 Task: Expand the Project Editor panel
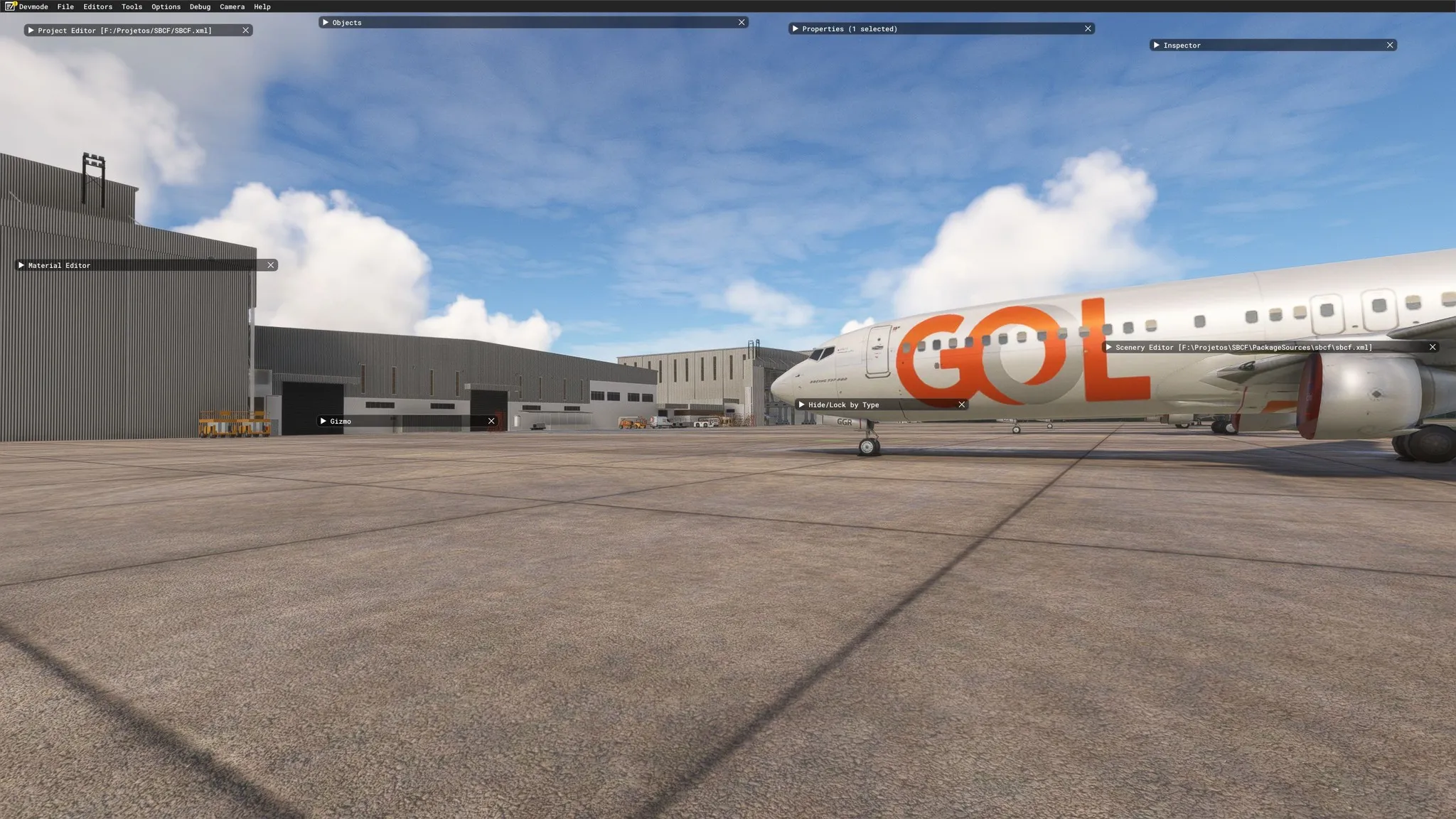point(31,31)
